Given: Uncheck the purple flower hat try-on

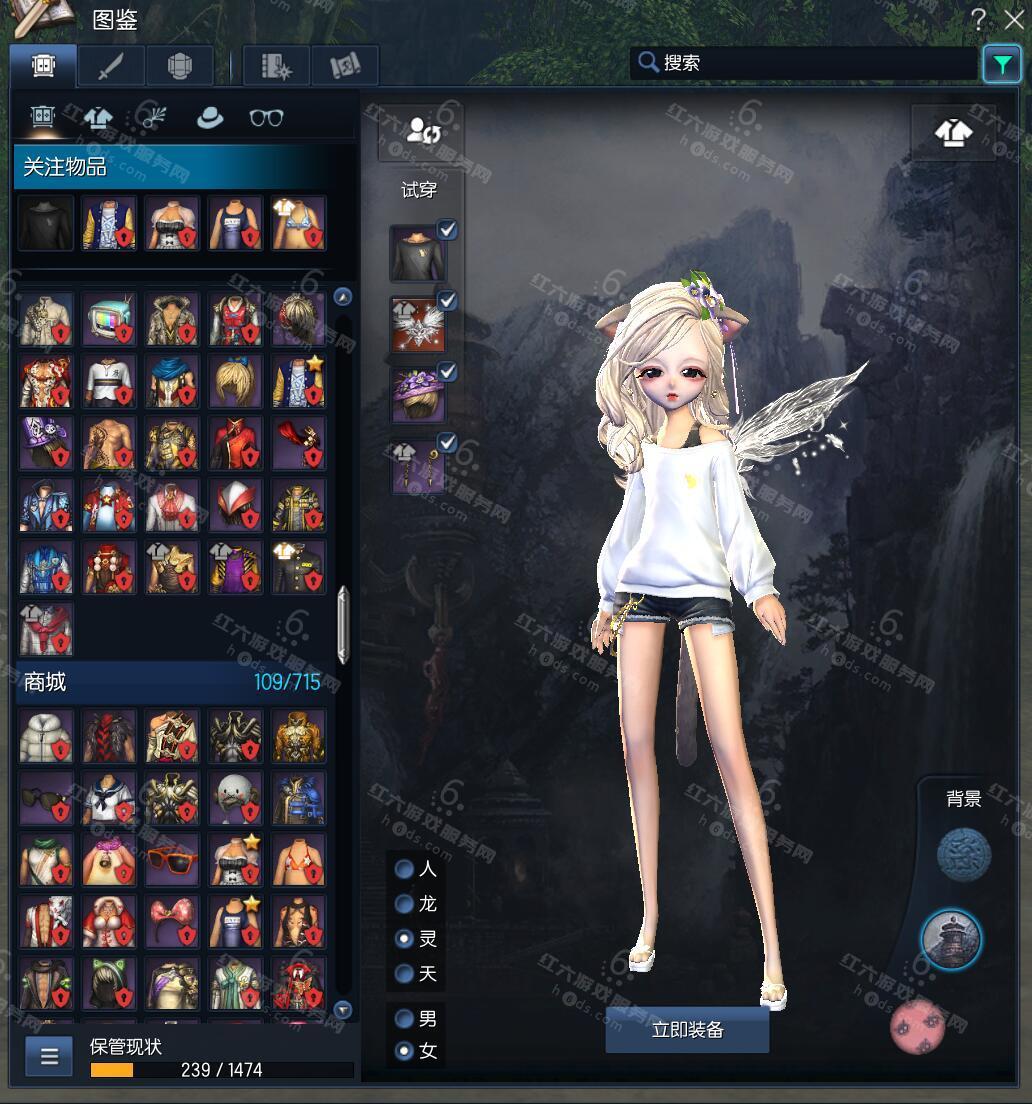Looking at the screenshot, I should pos(448,372).
